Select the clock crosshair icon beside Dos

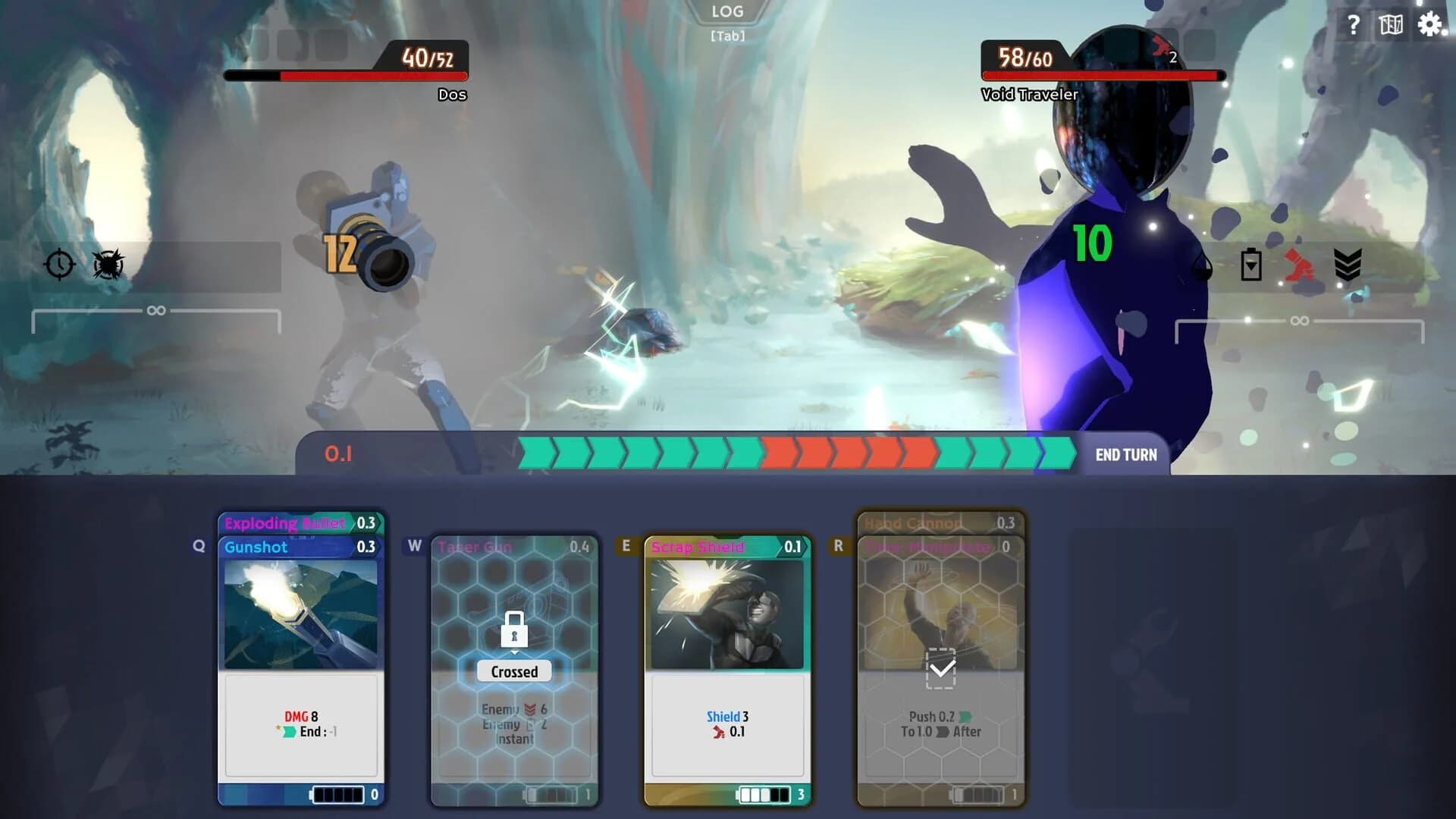pyautogui.click(x=59, y=265)
